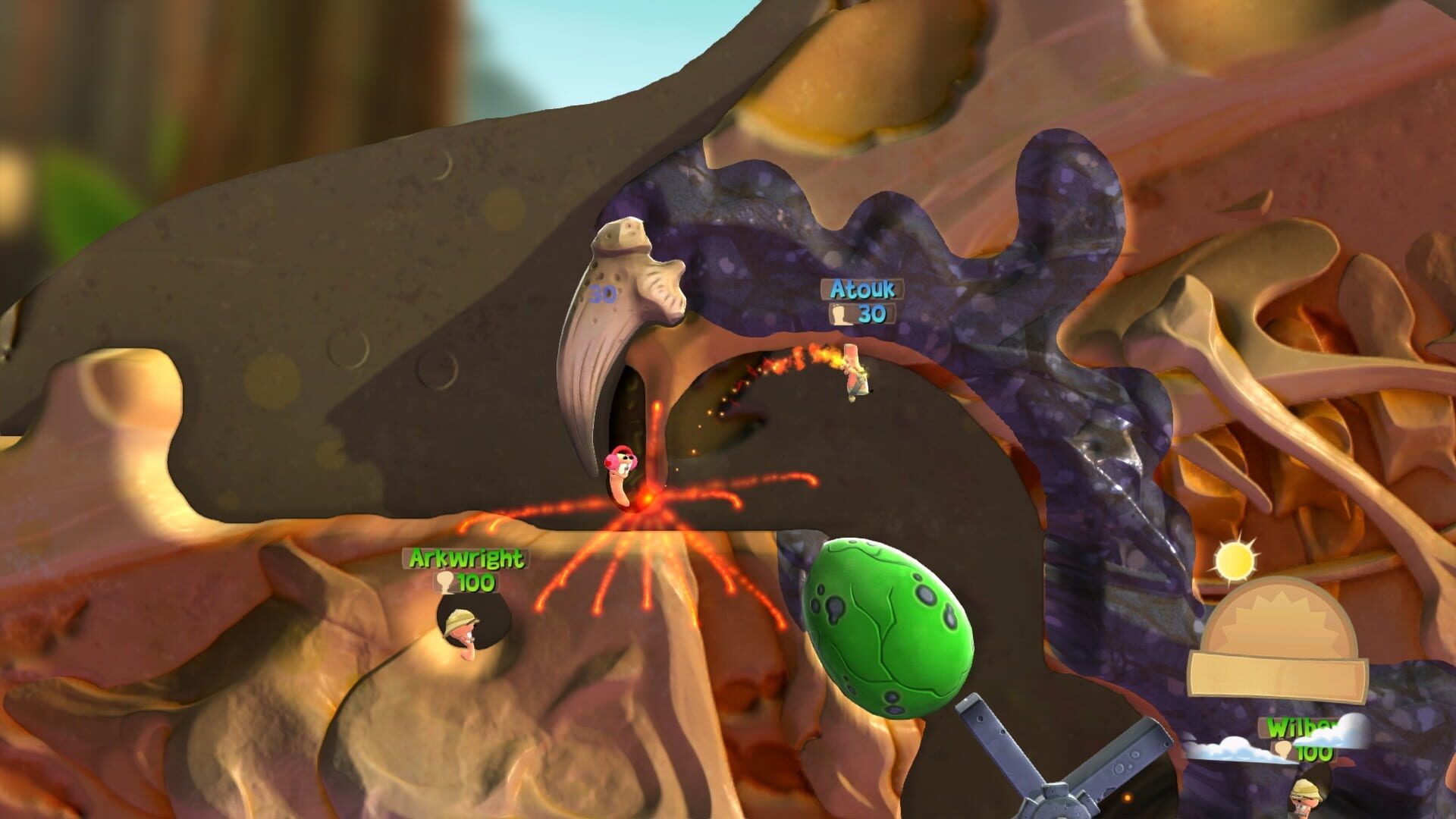The height and width of the screenshot is (819, 1456).
Task: Click Arkwright's health display showing 100
Action: pos(470,585)
